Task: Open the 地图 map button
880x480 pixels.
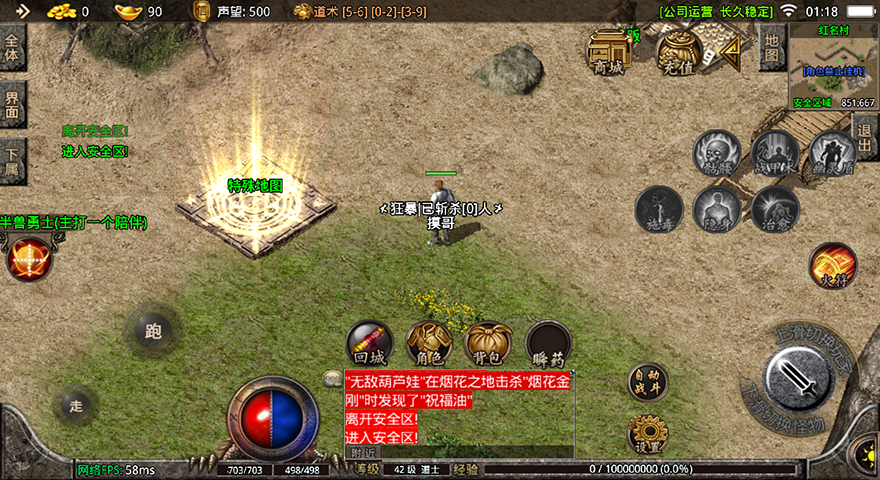Action: 771,46
